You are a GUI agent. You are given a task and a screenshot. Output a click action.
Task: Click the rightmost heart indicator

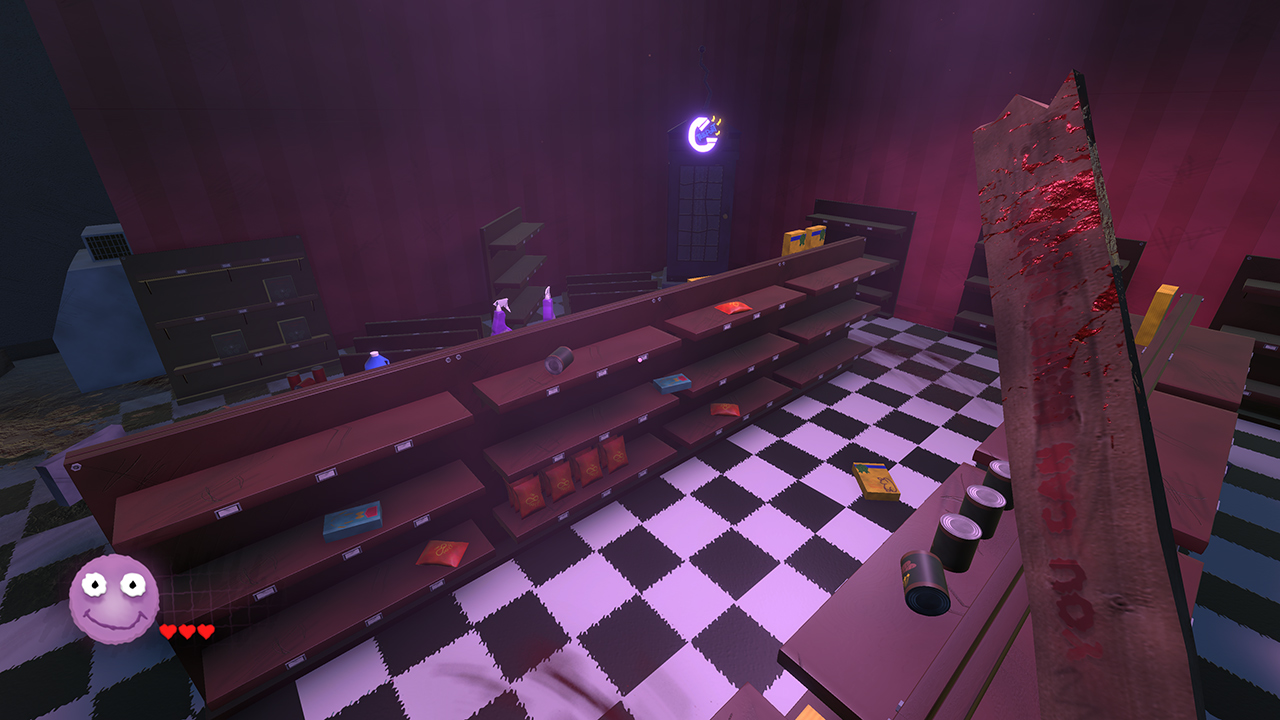coord(205,631)
